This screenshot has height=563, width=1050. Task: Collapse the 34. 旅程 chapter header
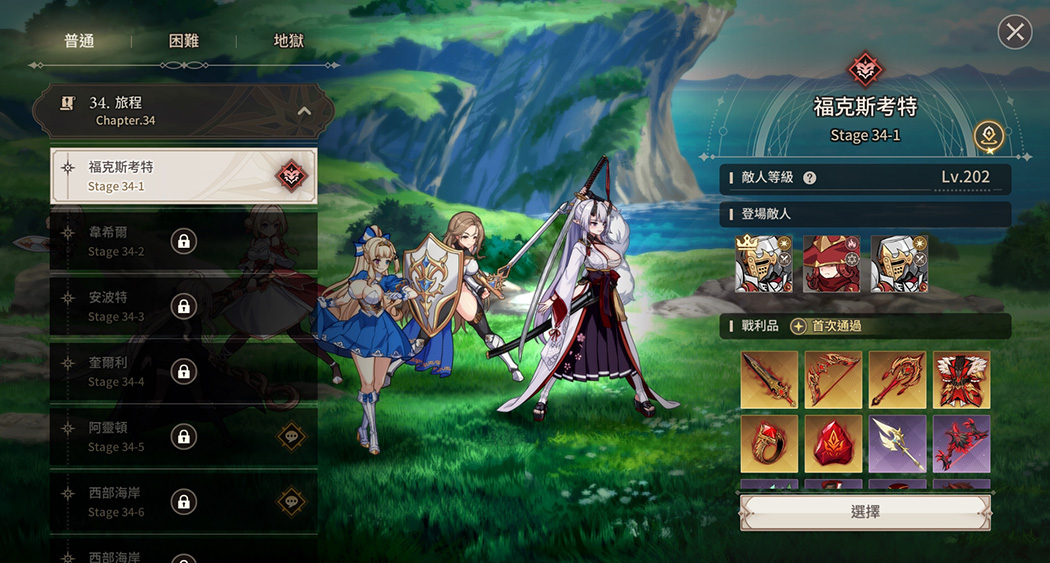tap(304, 111)
